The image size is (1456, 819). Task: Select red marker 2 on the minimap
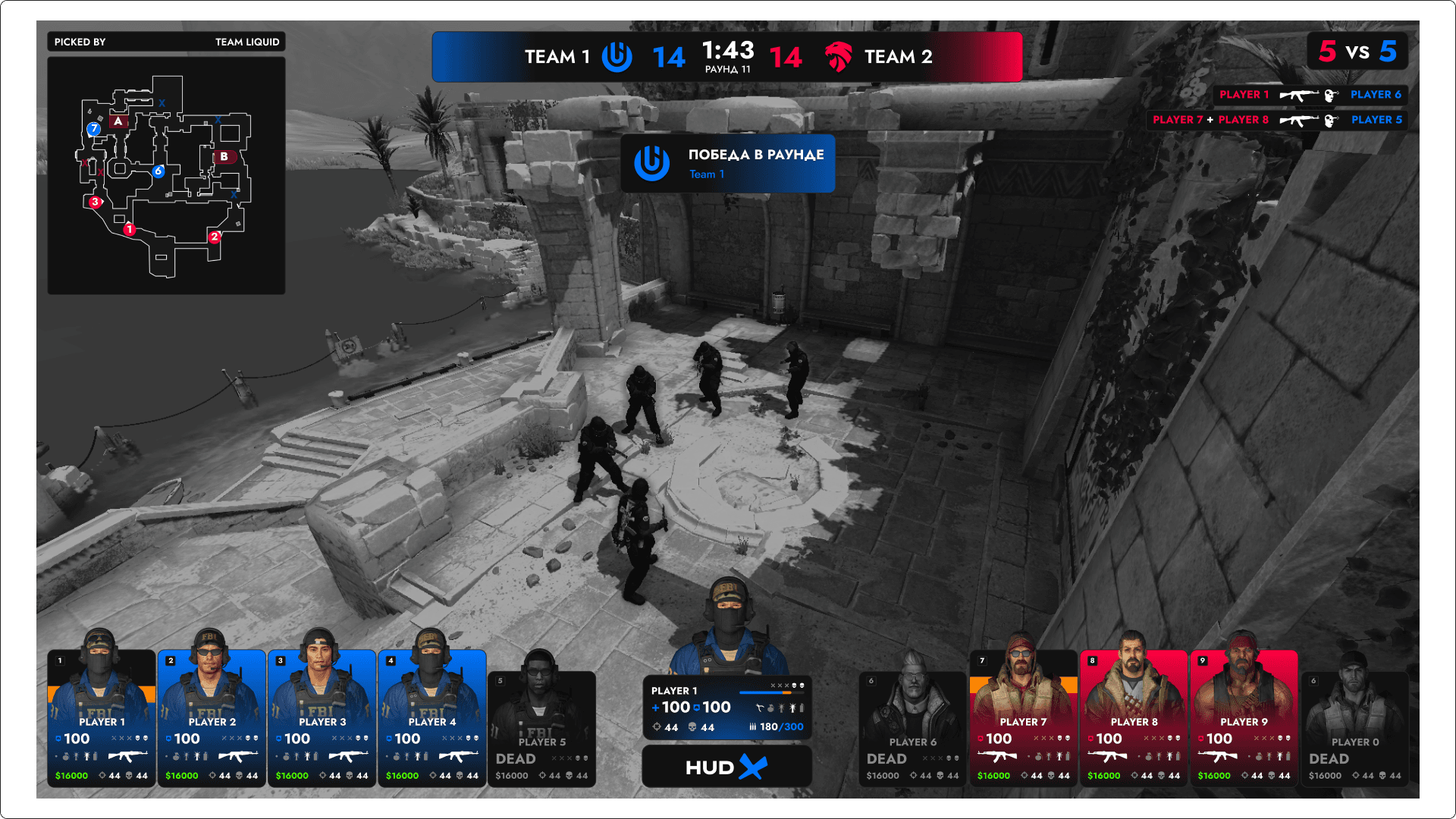pos(215,237)
